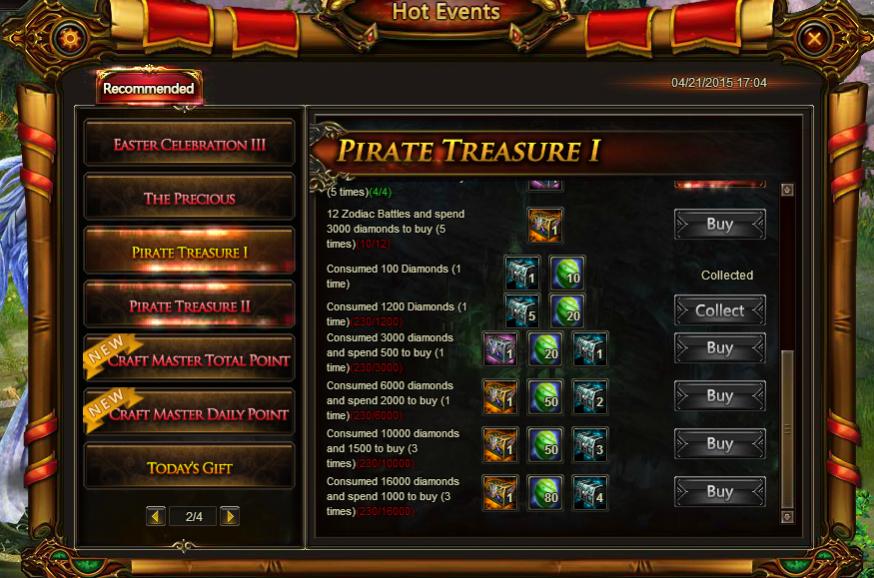Open The Precious event
Screen dimensions: 874x578
(x=189, y=198)
